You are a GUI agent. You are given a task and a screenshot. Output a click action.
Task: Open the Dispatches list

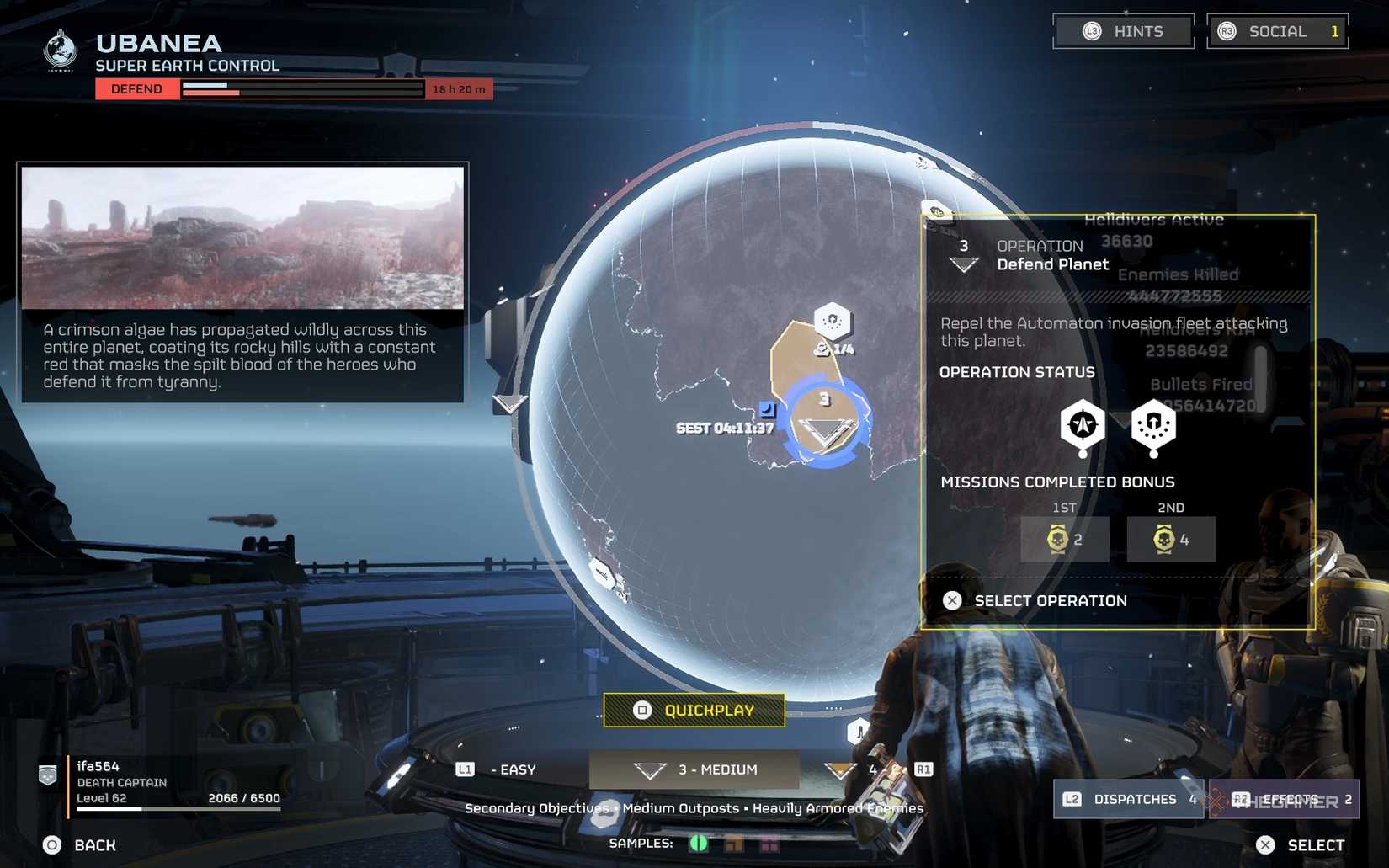[1128, 799]
